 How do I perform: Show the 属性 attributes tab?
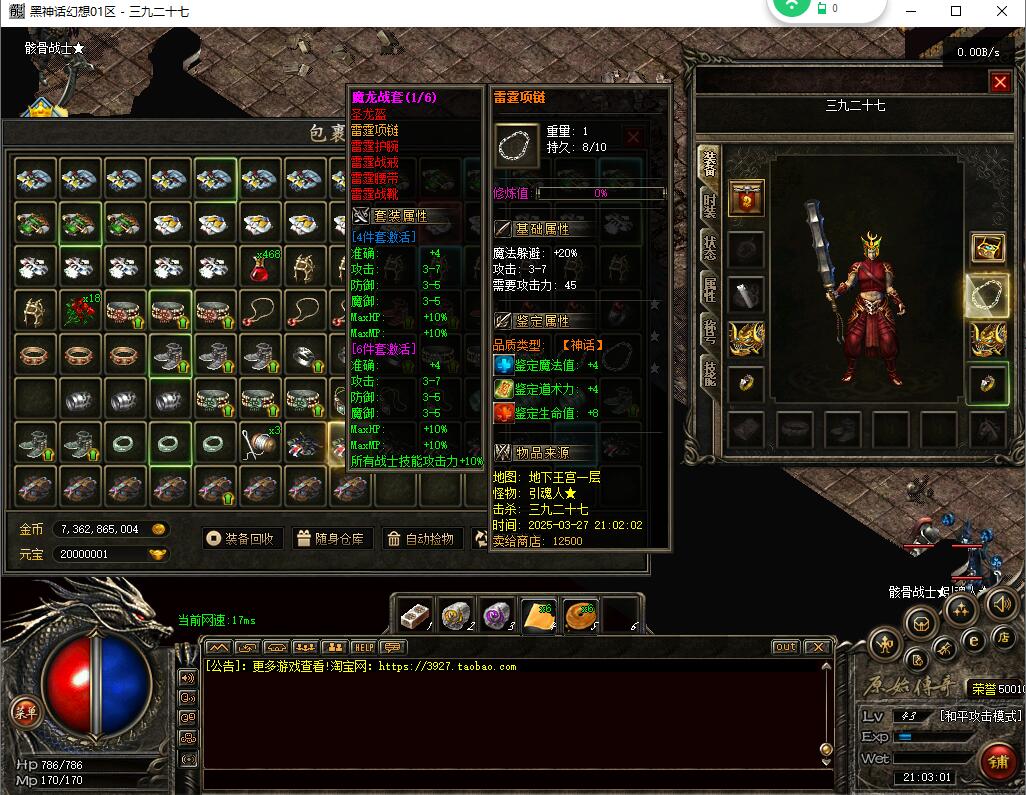709,290
